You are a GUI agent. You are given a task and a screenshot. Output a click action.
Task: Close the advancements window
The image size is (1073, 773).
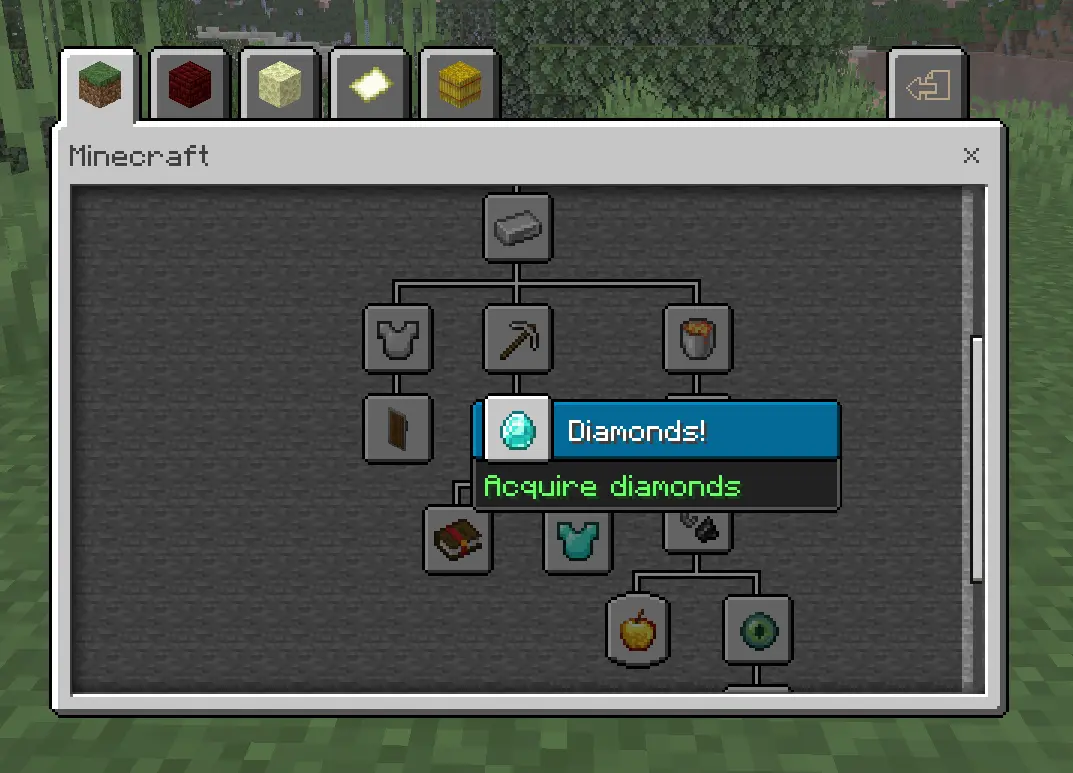click(971, 156)
